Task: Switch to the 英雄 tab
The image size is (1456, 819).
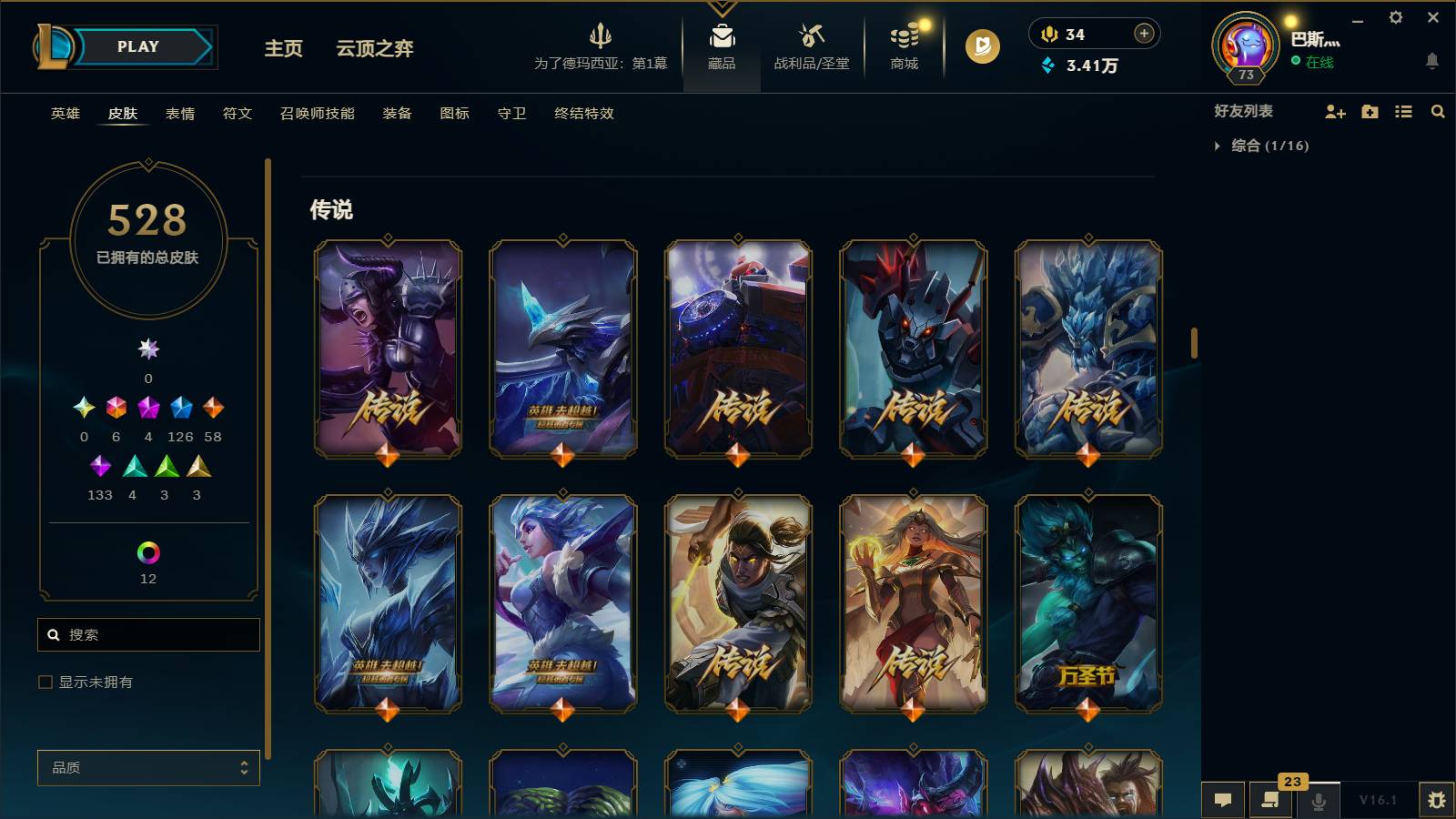Action: coord(63,114)
